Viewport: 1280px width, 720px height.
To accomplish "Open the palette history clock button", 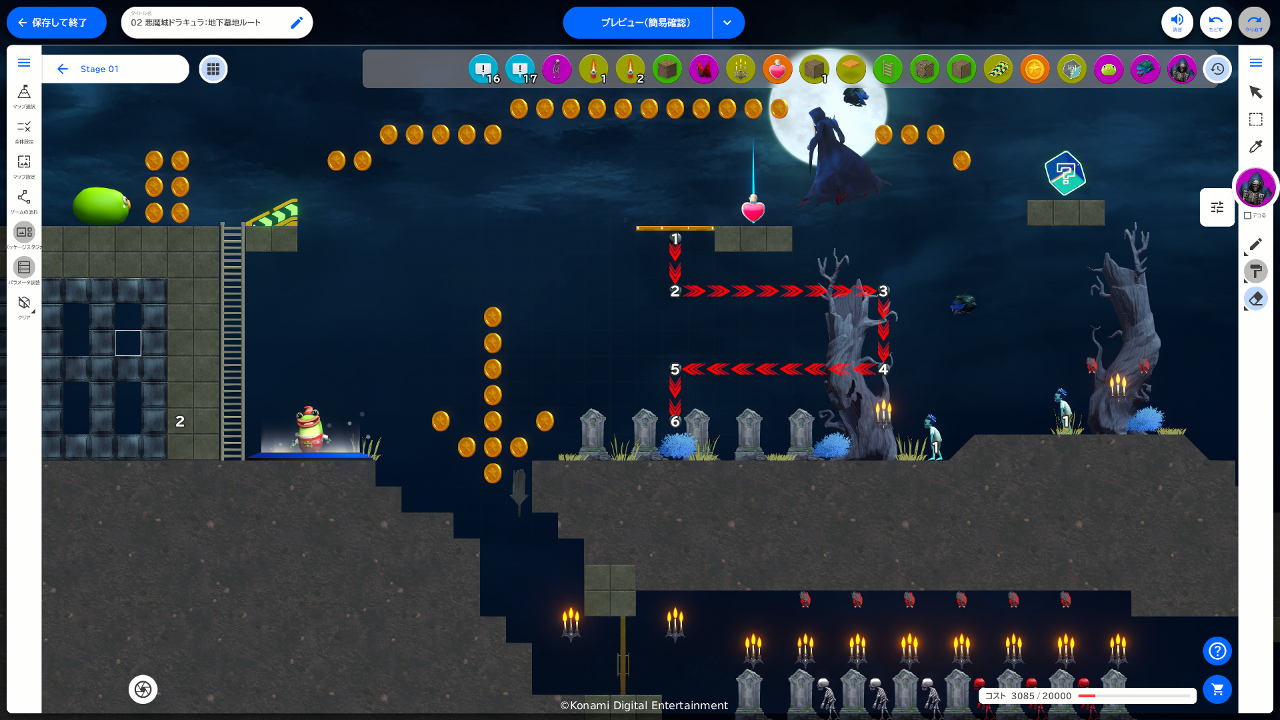I will click(x=1217, y=69).
